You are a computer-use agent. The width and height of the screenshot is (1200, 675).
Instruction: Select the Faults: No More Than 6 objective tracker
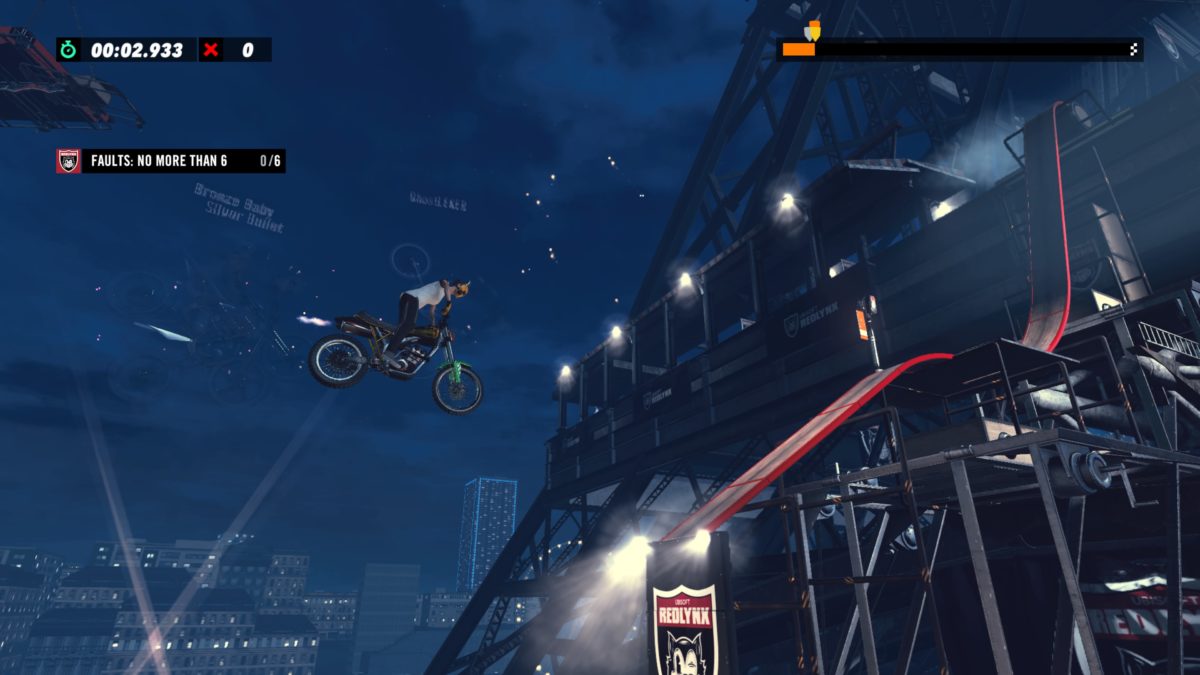point(171,161)
